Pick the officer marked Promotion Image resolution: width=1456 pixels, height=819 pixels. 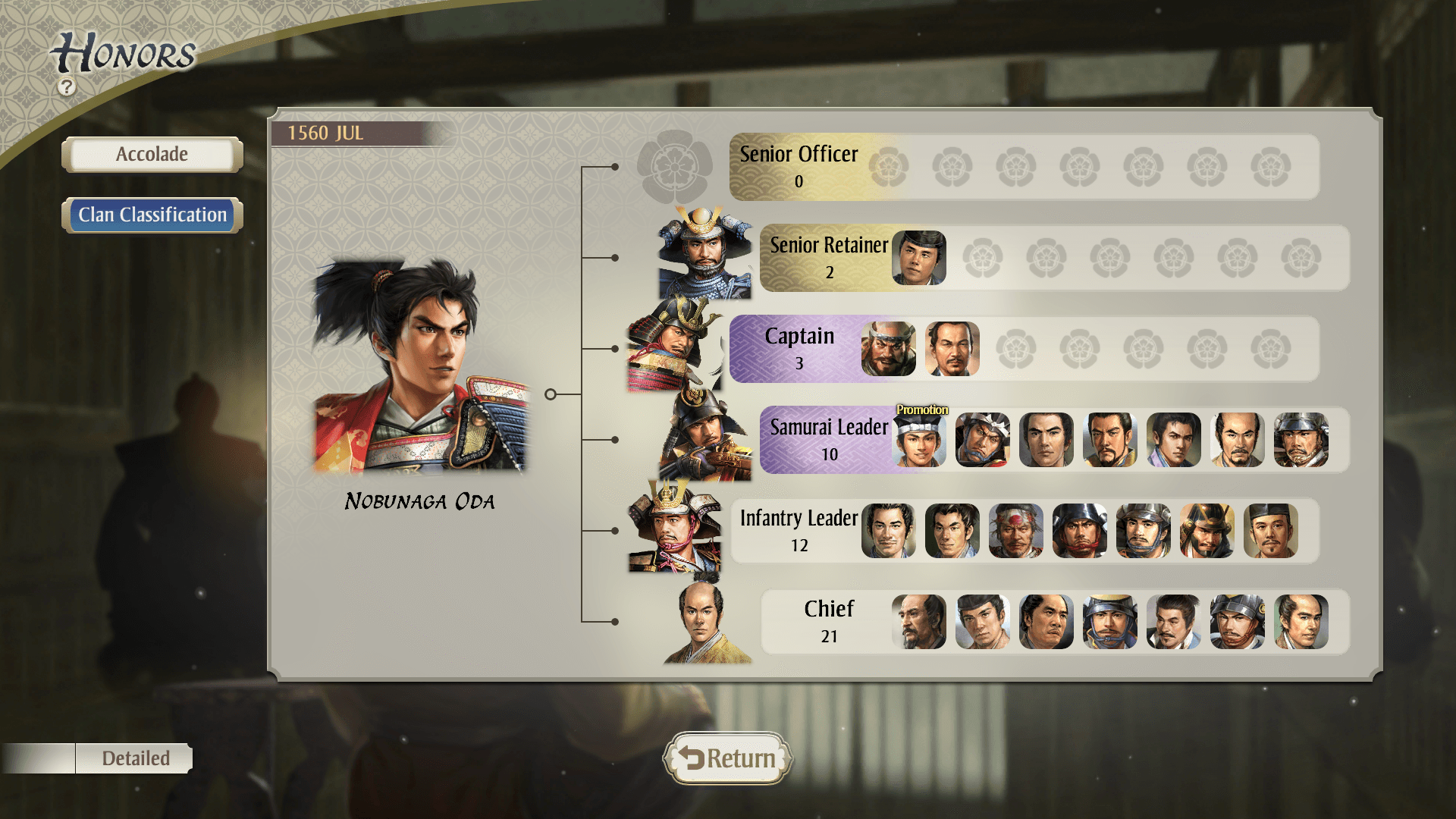coord(919,440)
